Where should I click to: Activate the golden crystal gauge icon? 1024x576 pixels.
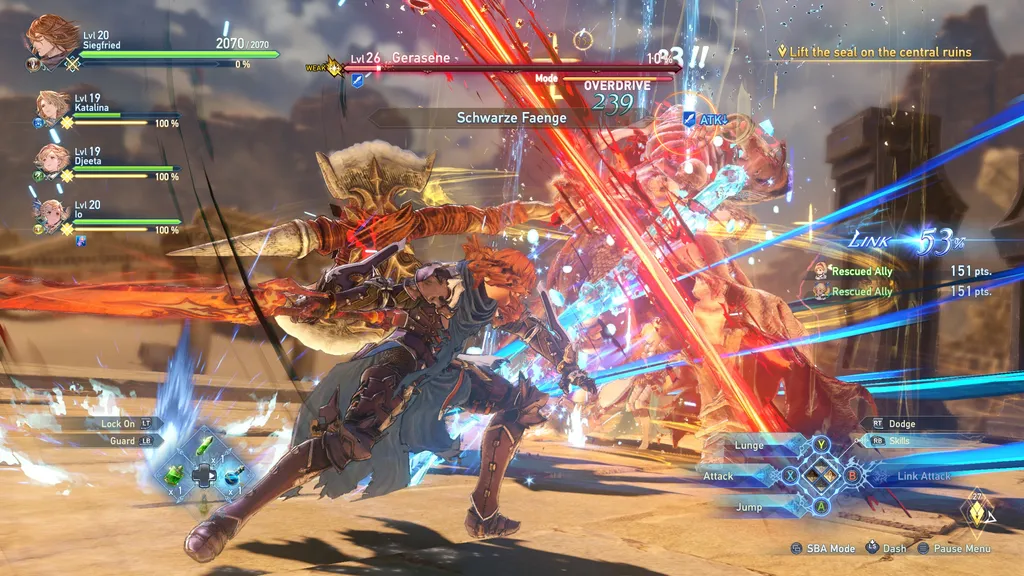tap(977, 514)
